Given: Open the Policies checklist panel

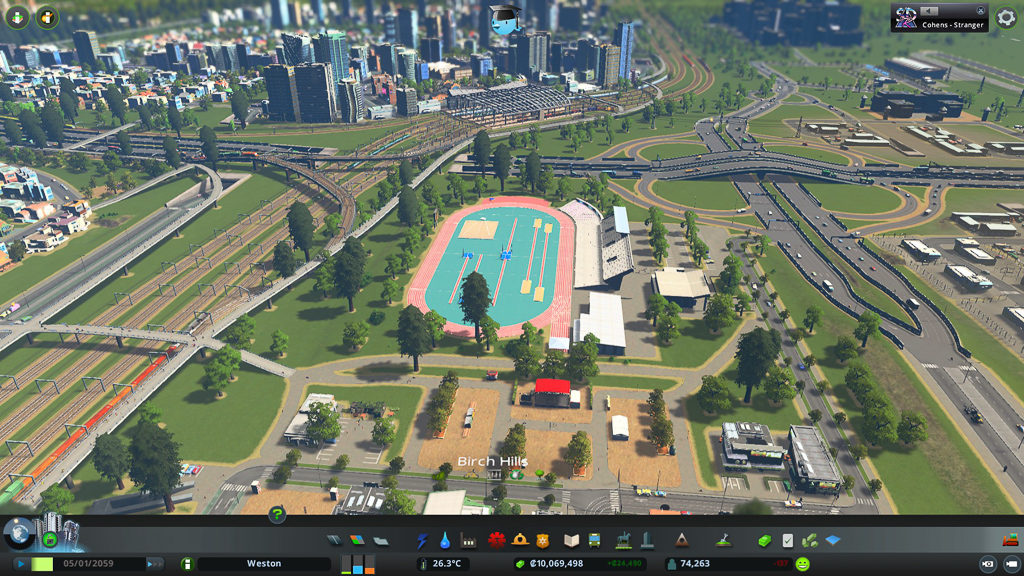Looking at the screenshot, I should [x=787, y=541].
